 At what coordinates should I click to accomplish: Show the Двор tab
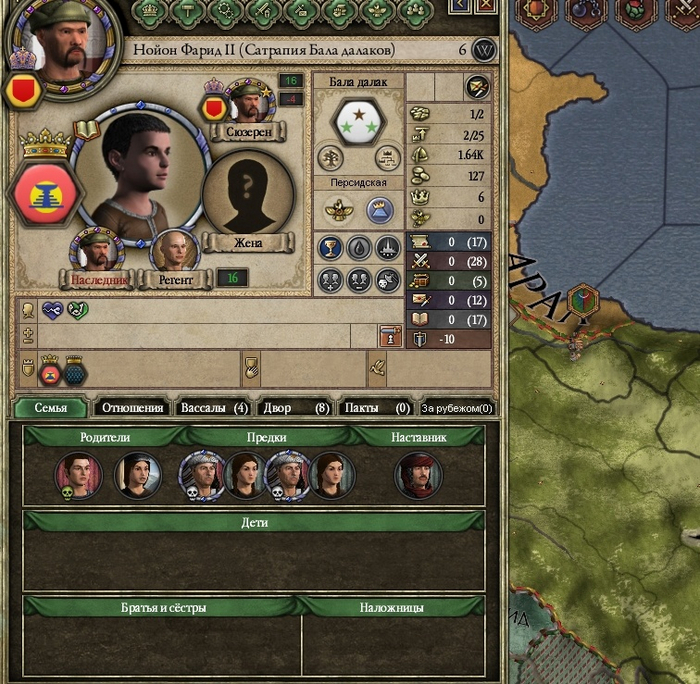coord(294,408)
